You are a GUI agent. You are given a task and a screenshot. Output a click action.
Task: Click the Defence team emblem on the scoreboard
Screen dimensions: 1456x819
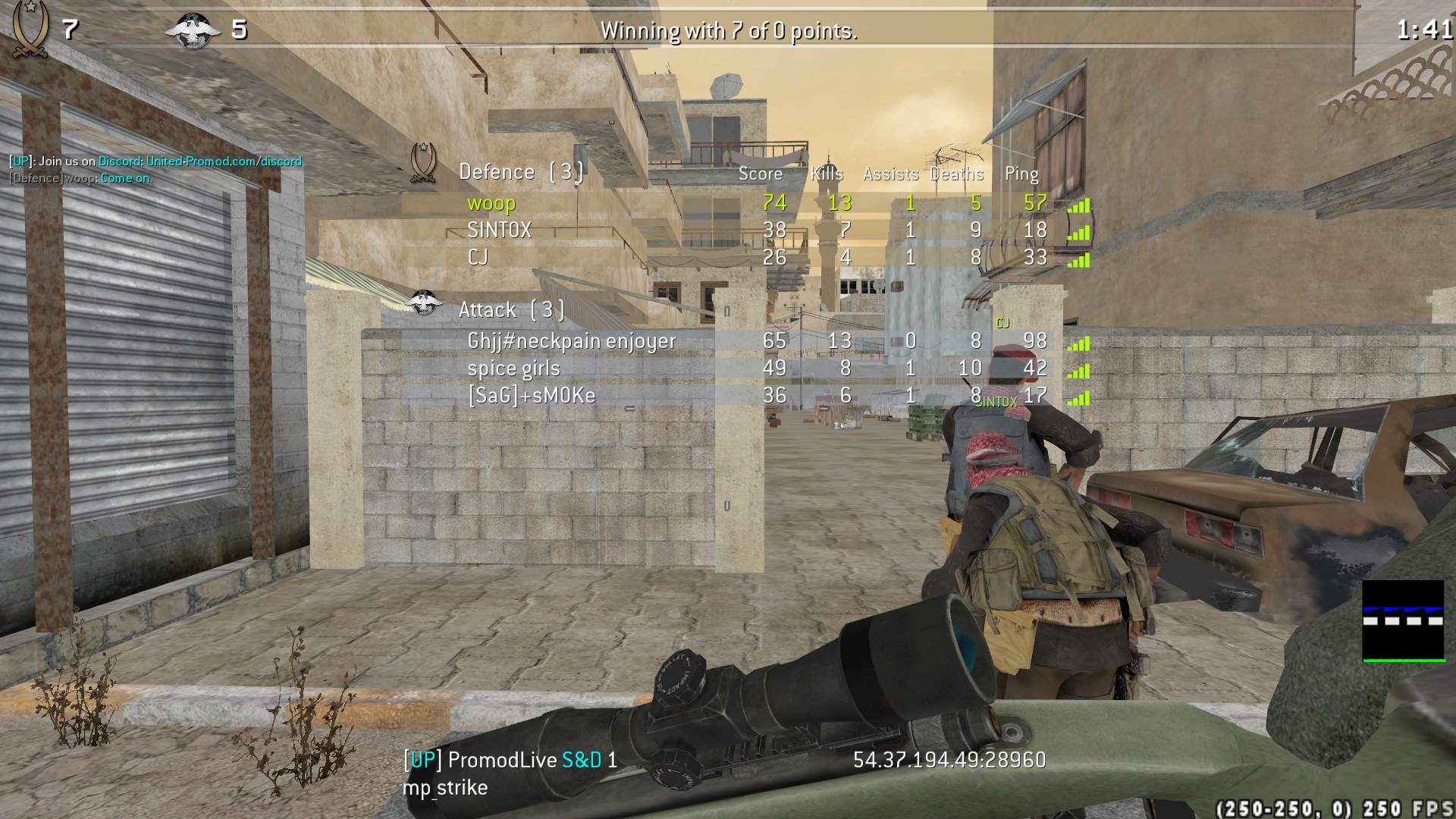pos(422,162)
